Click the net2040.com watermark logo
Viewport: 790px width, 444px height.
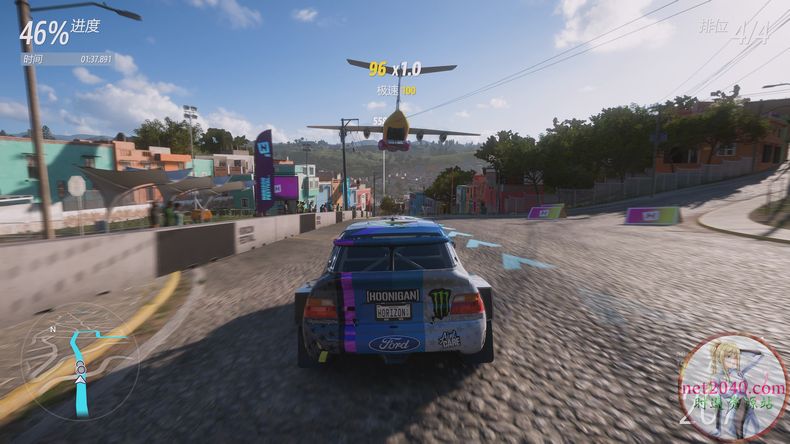click(732, 388)
